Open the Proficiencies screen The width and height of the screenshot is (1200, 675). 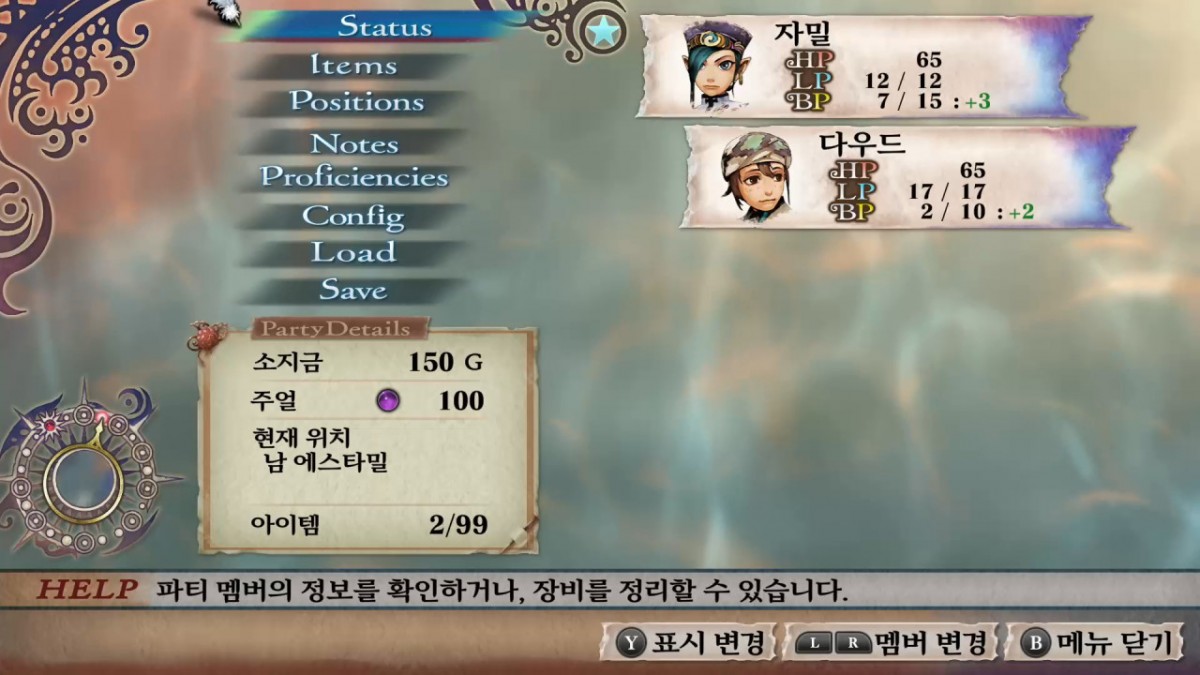[x=354, y=178]
